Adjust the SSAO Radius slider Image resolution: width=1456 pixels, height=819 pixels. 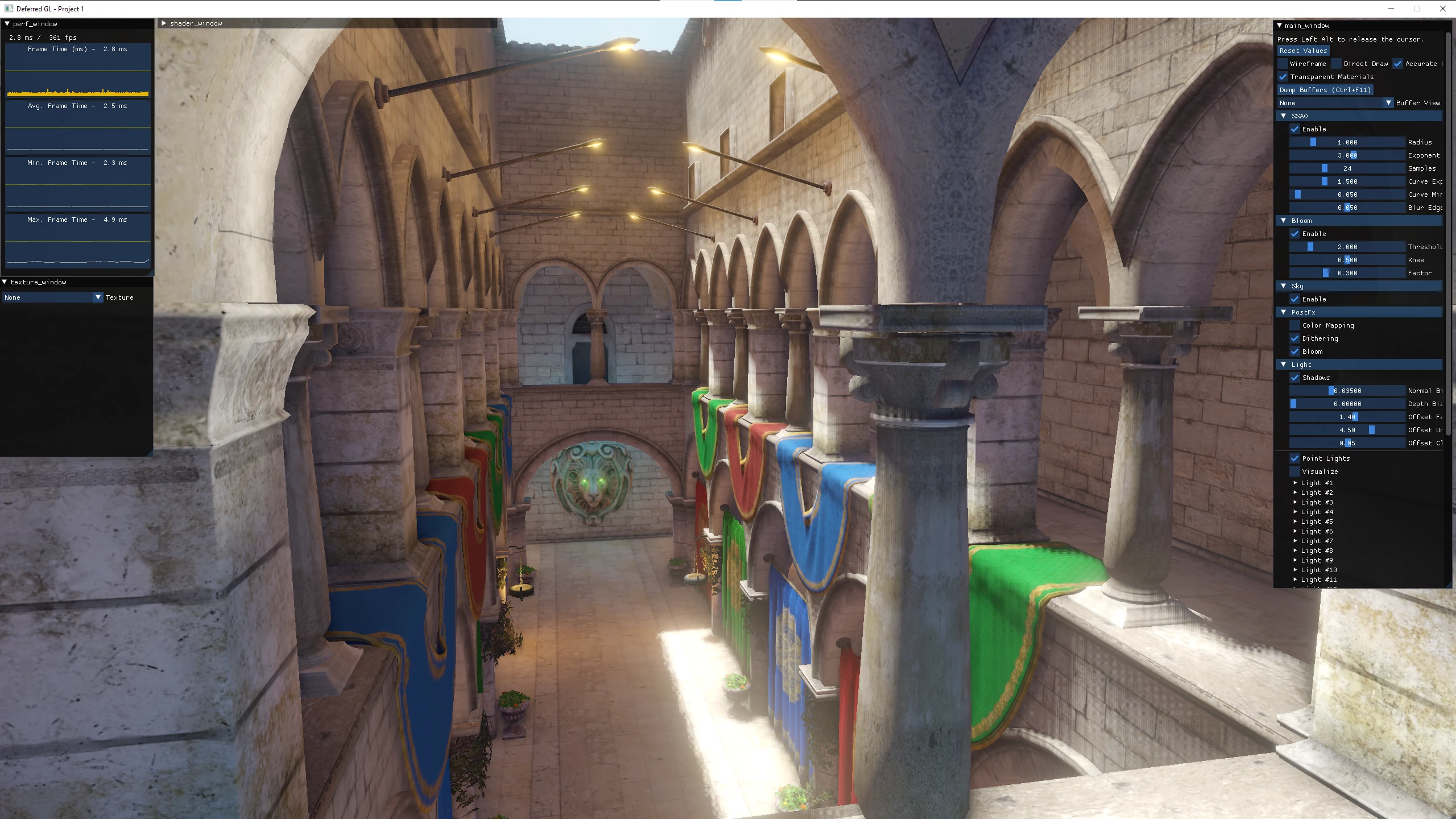pyautogui.click(x=1347, y=142)
